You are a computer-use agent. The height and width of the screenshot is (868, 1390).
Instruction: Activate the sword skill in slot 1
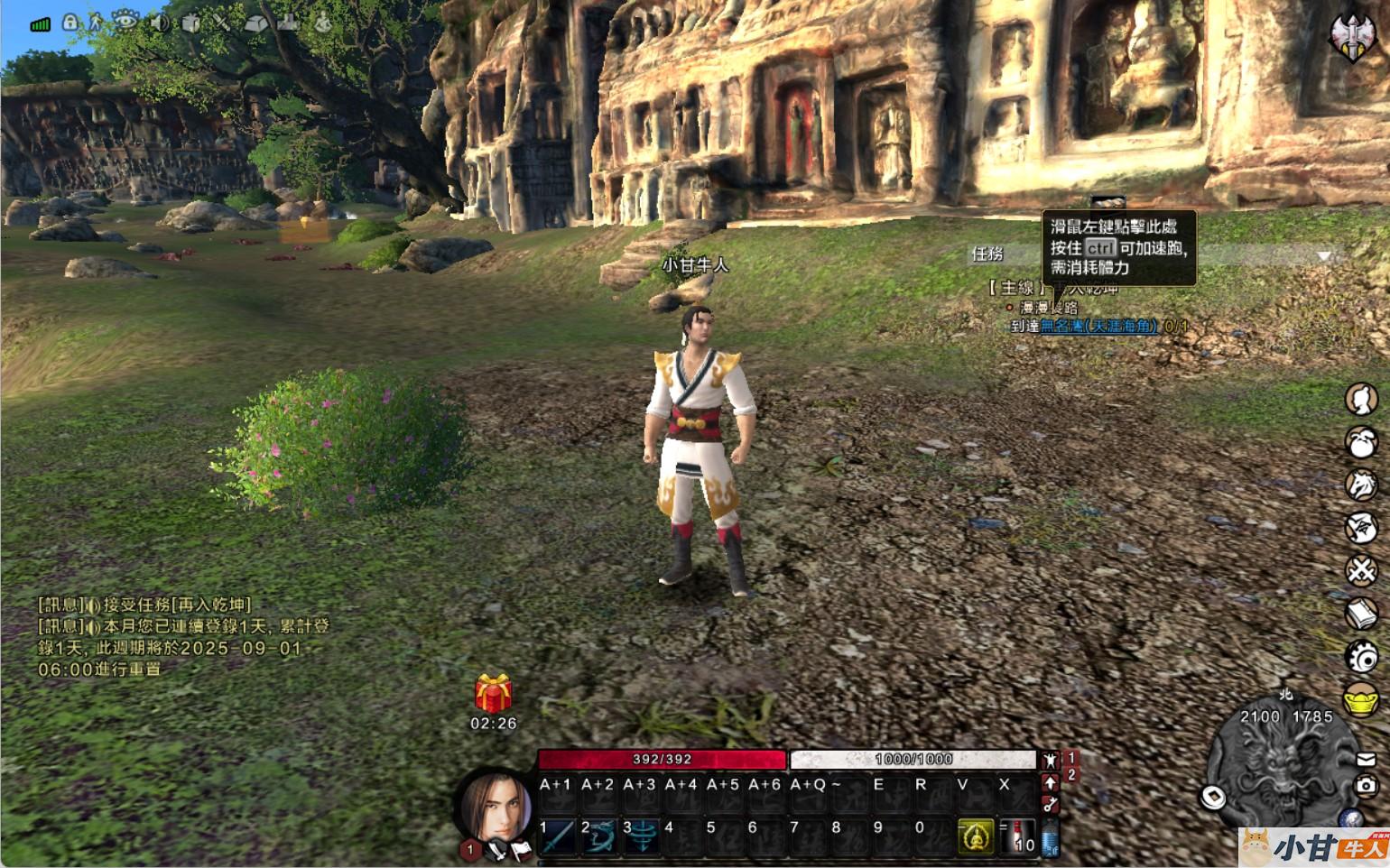[559, 836]
